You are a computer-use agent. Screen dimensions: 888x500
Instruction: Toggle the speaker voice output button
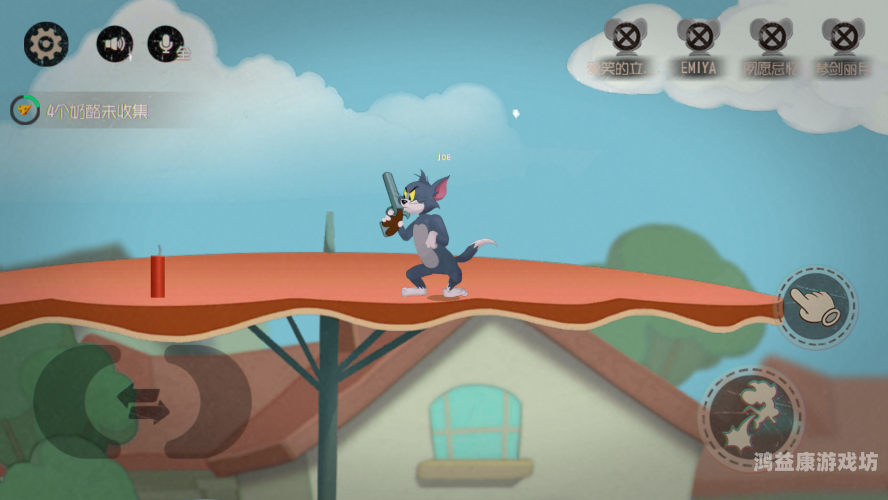coord(115,44)
